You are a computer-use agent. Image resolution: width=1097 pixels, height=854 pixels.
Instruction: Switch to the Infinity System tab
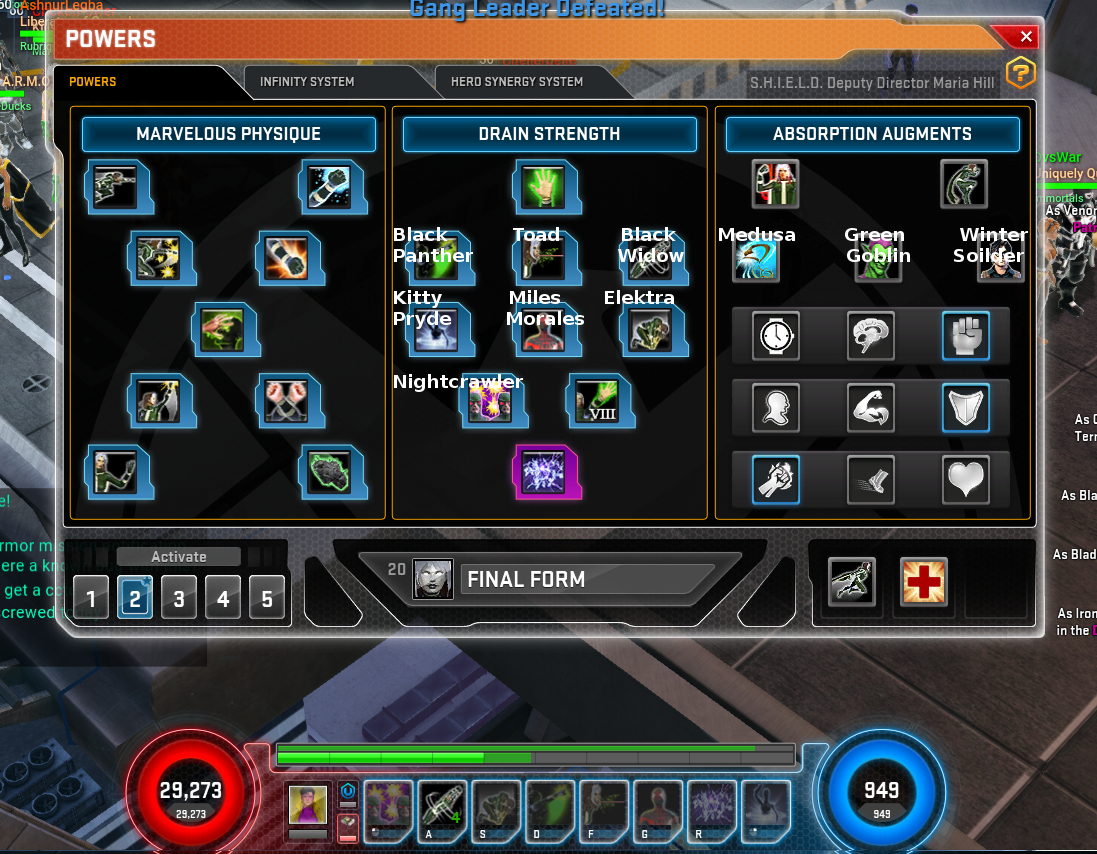306,82
